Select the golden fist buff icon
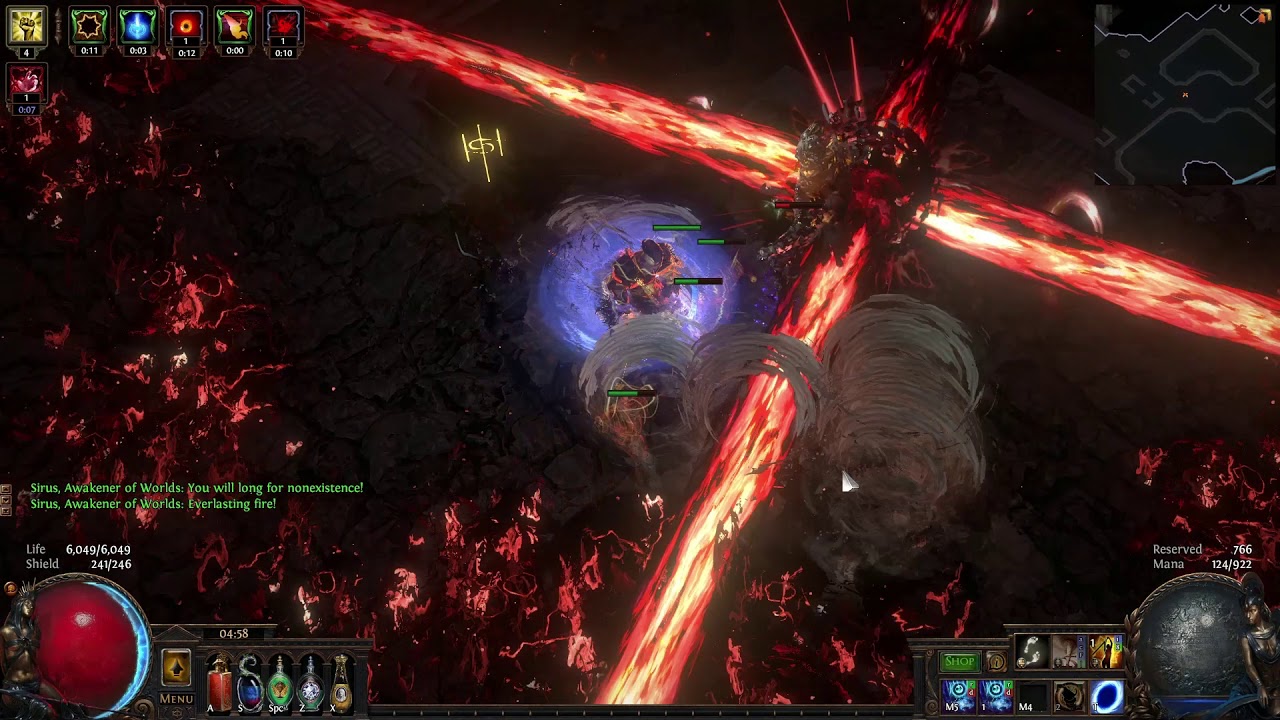Image resolution: width=1280 pixels, height=720 pixels. (27, 27)
